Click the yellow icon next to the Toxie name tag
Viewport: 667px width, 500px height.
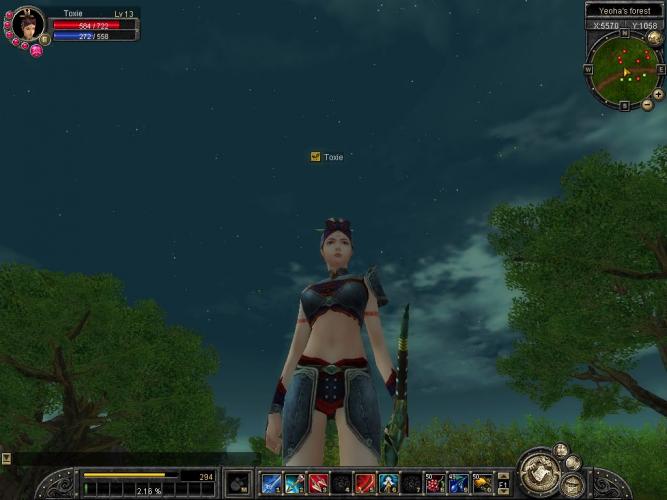pyautogui.click(x=315, y=157)
